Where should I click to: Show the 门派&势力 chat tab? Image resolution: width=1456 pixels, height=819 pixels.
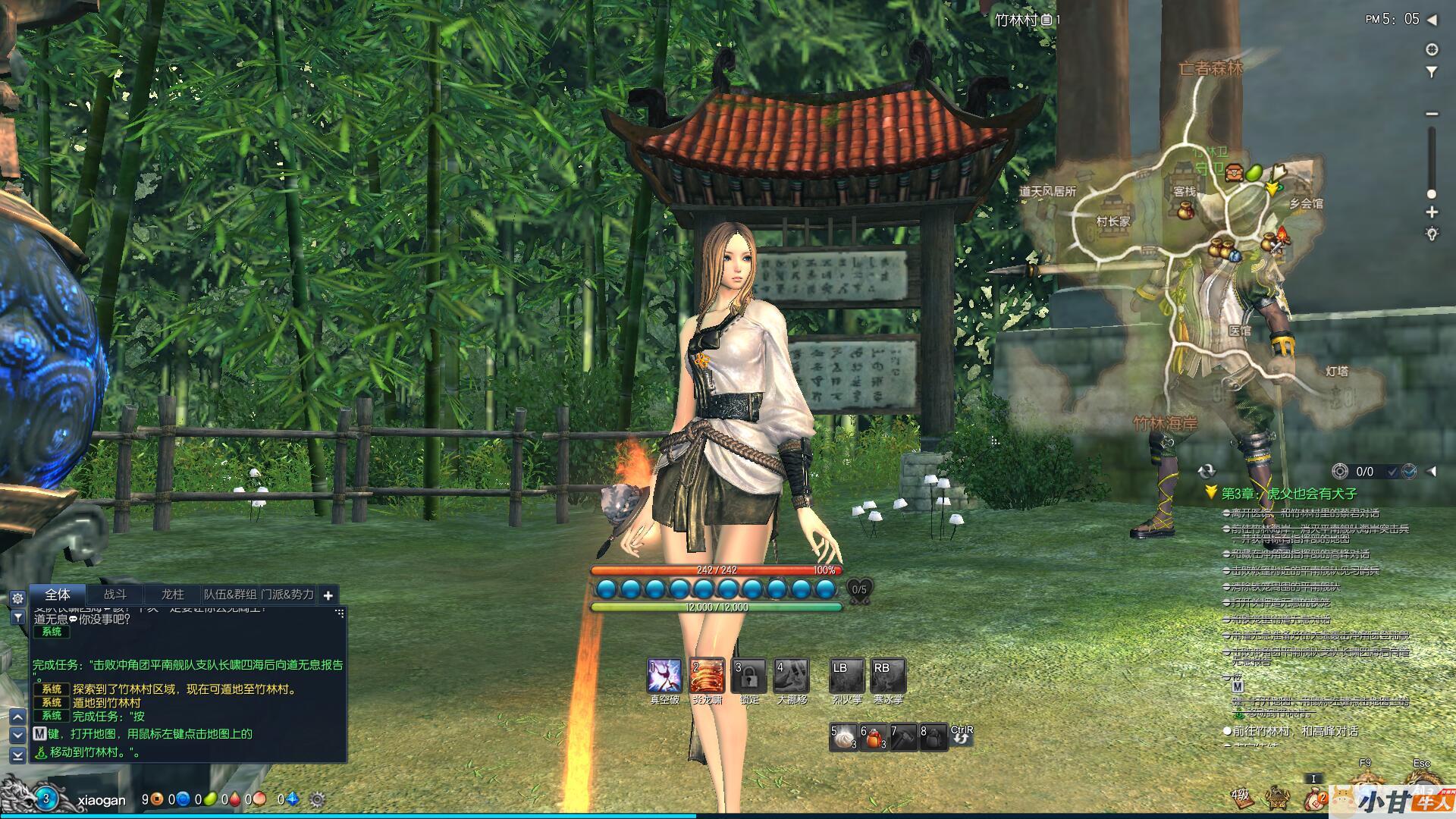(x=287, y=595)
